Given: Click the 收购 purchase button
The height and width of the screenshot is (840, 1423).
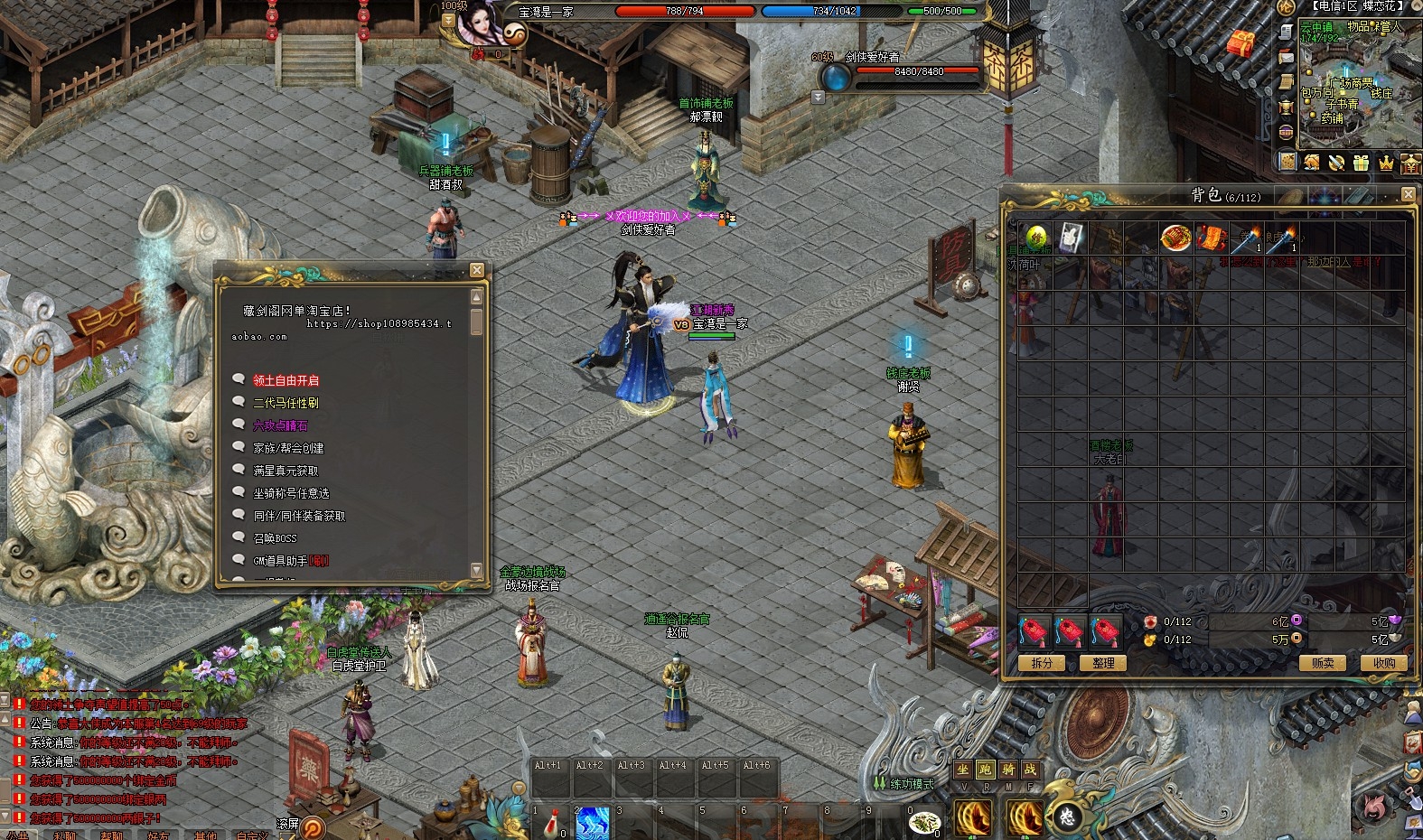Looking at the screenshot, I should pos(1383,663).
